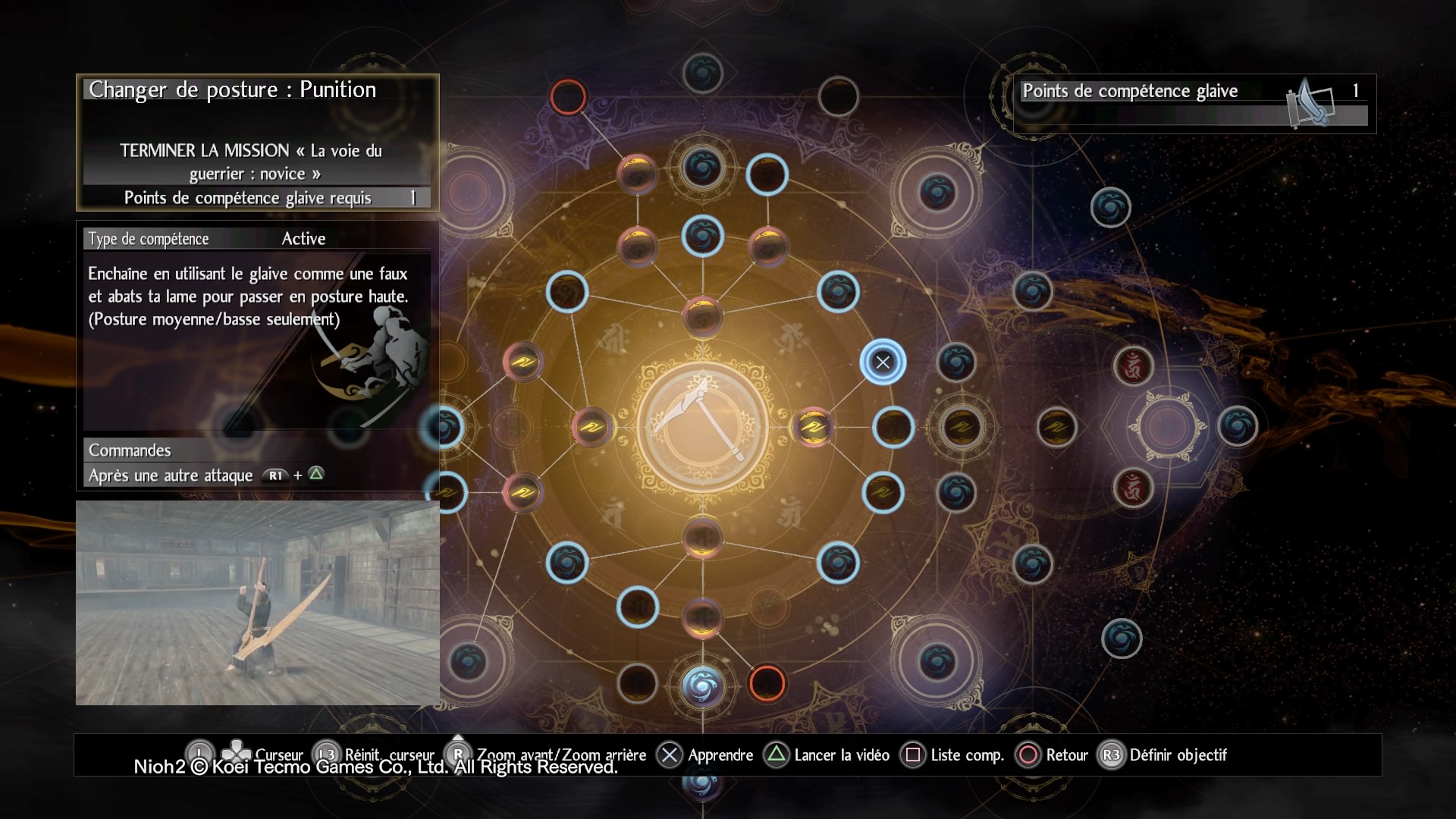Select the highlighted skill node with X marker
This screenshot has height=819, width=1456.
(883, 362)
